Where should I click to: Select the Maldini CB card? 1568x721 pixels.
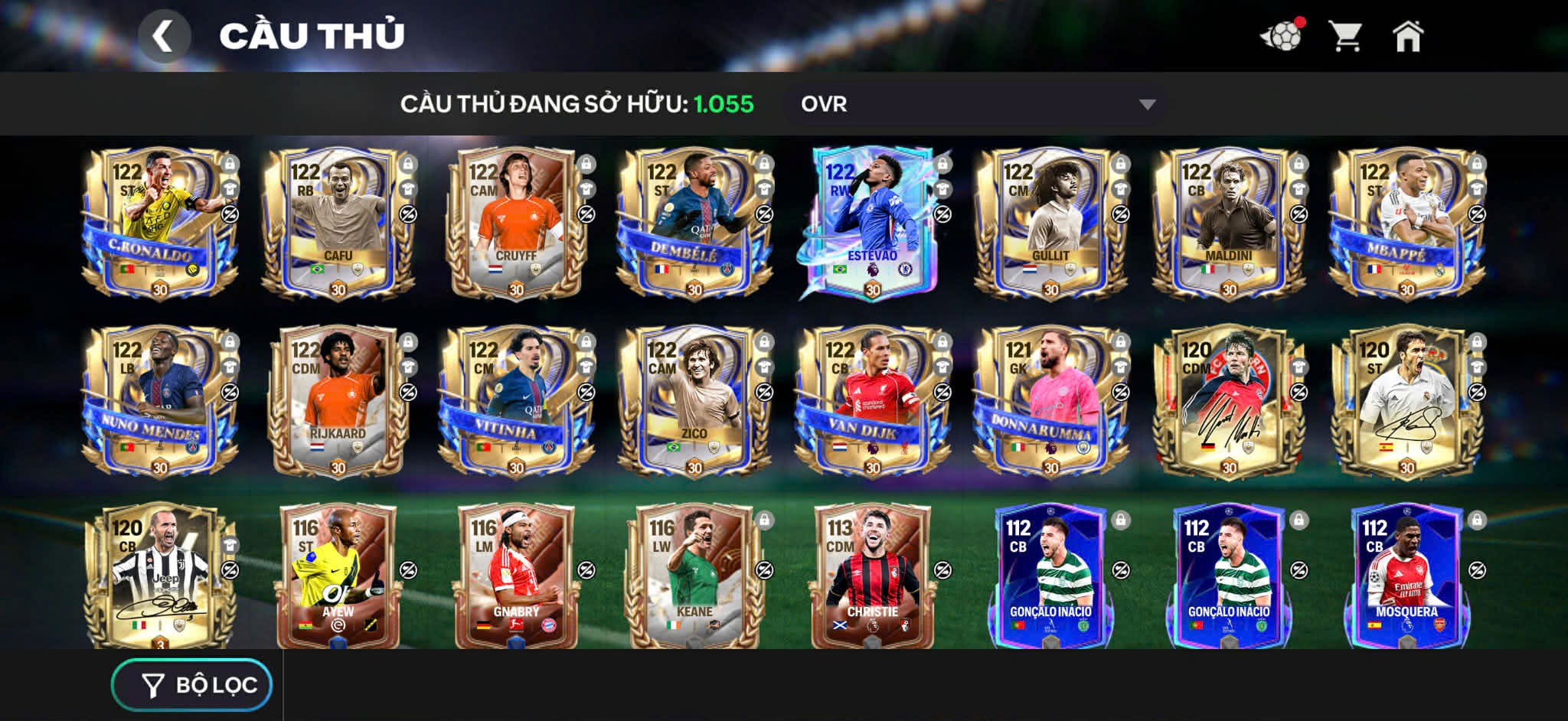point(1228,223)
